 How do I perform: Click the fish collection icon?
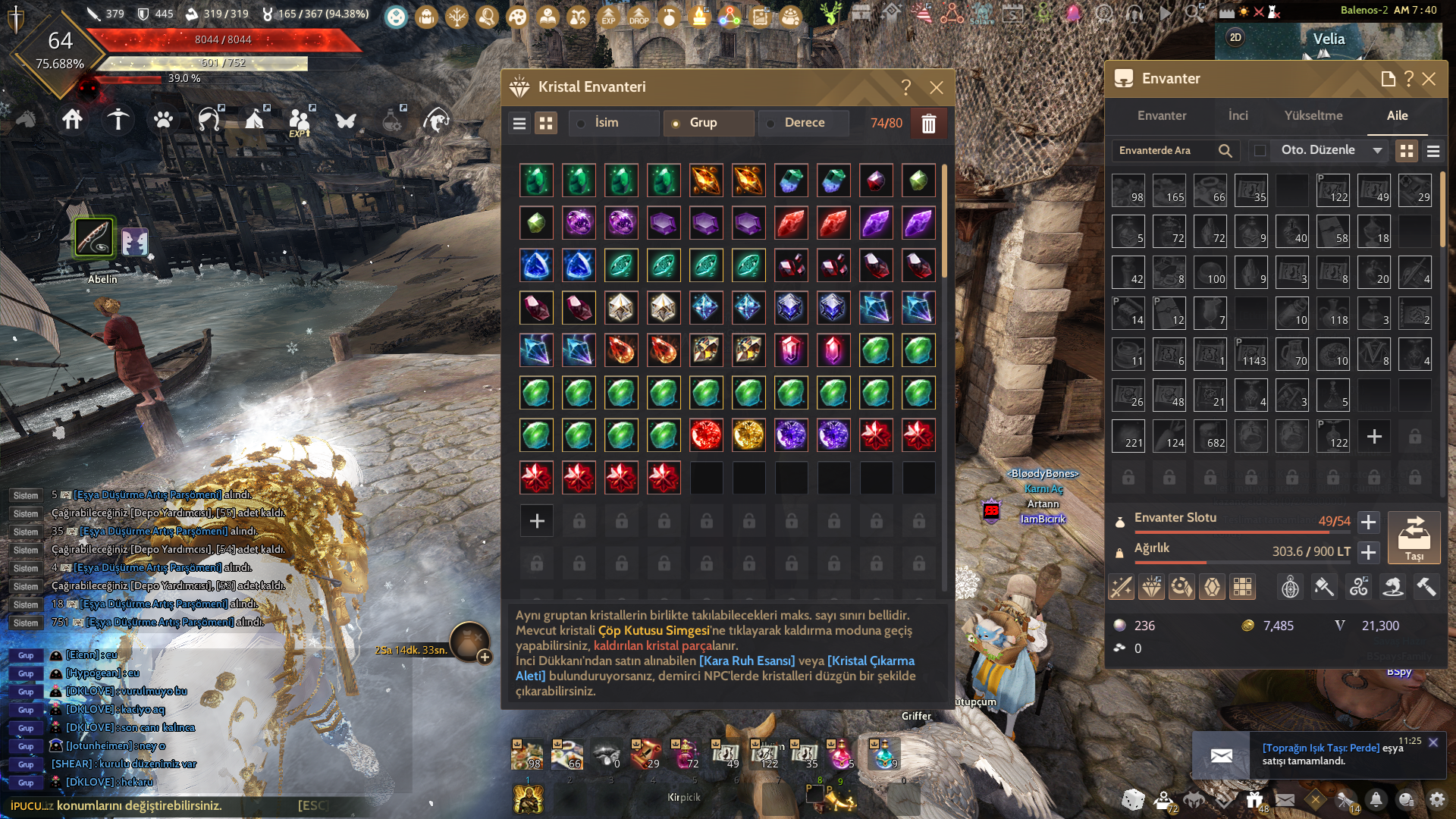pyautogui.click(x=1393, y=586)
